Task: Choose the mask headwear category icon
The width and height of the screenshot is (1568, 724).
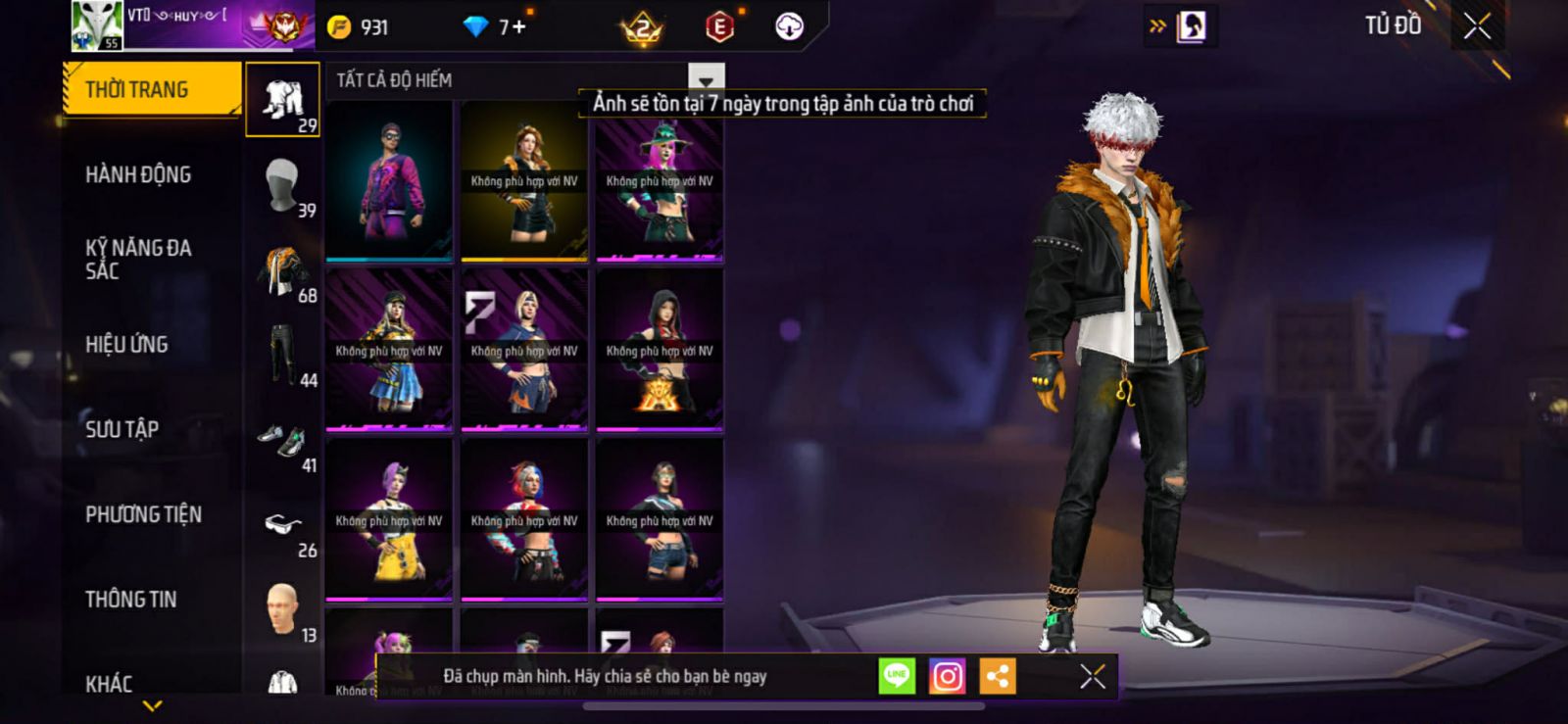Action: (283, 185)
